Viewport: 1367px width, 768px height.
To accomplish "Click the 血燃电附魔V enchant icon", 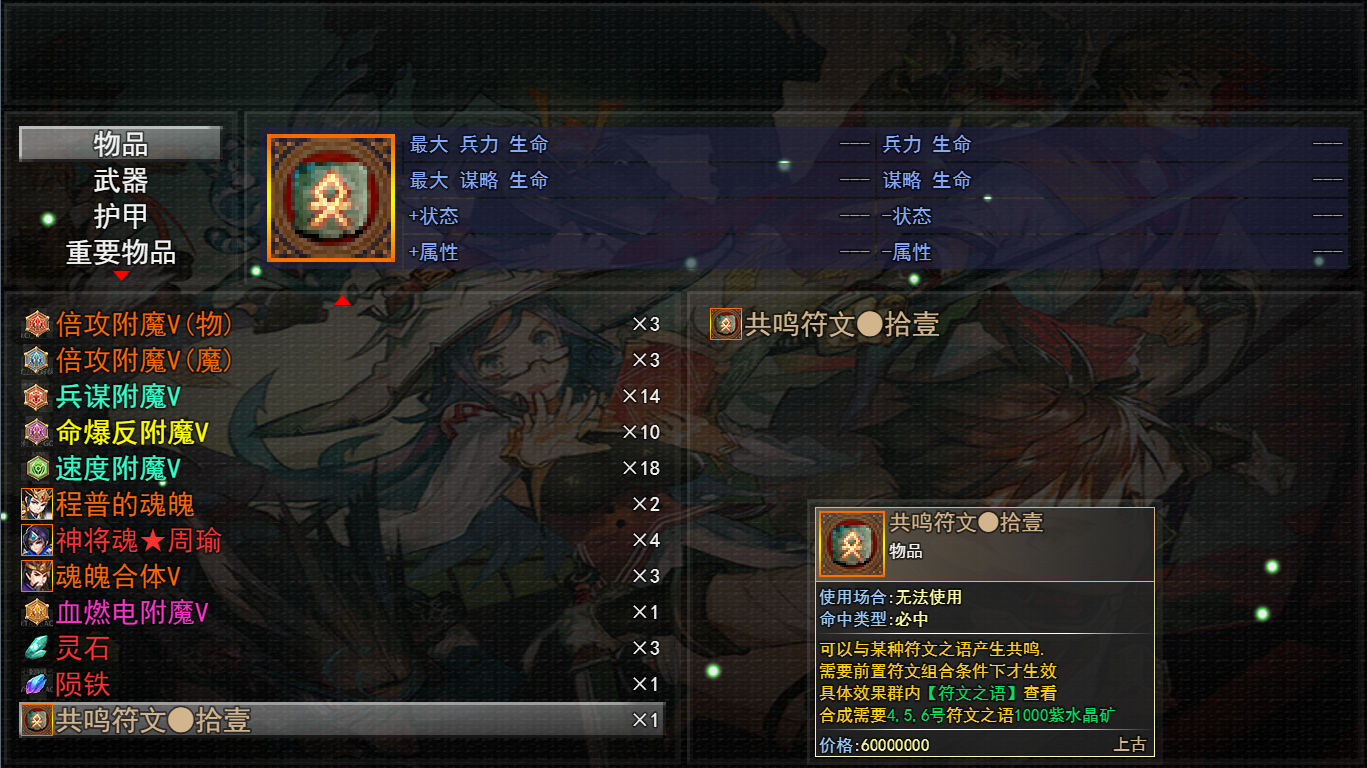I will (37, 612).
